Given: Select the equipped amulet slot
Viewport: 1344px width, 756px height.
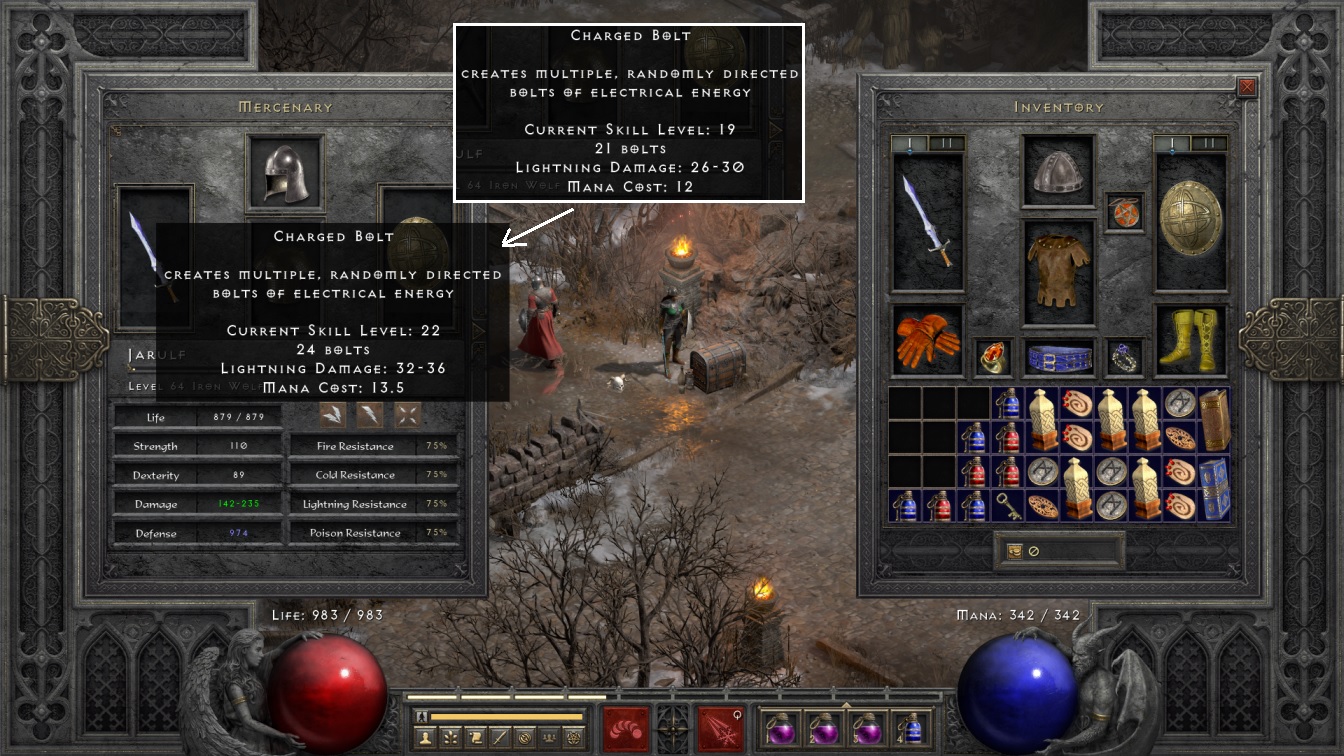Looking at the screenshot, I should tap(1124, 213).
